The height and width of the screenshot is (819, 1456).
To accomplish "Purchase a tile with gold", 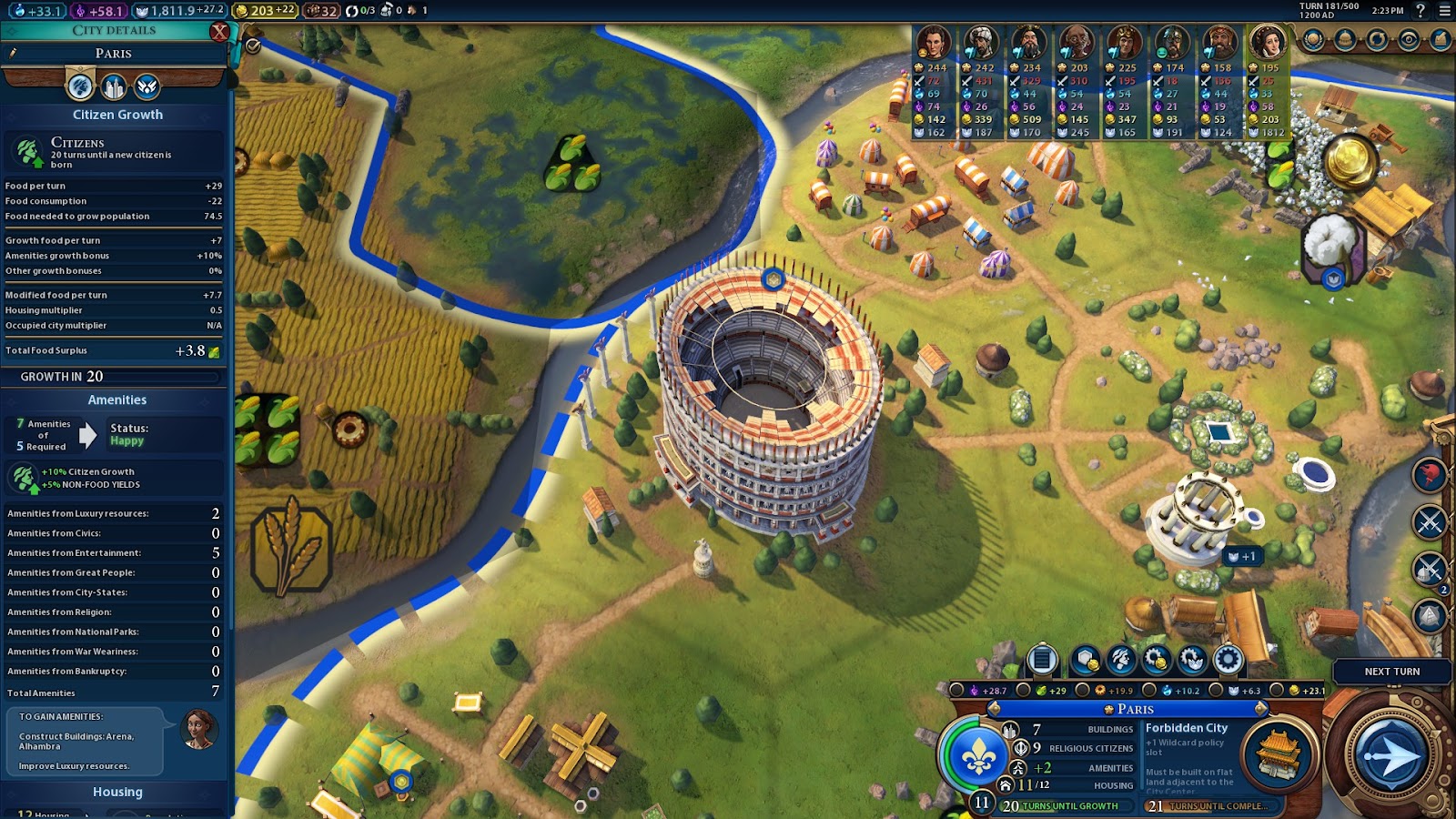I will [1085, 660].
